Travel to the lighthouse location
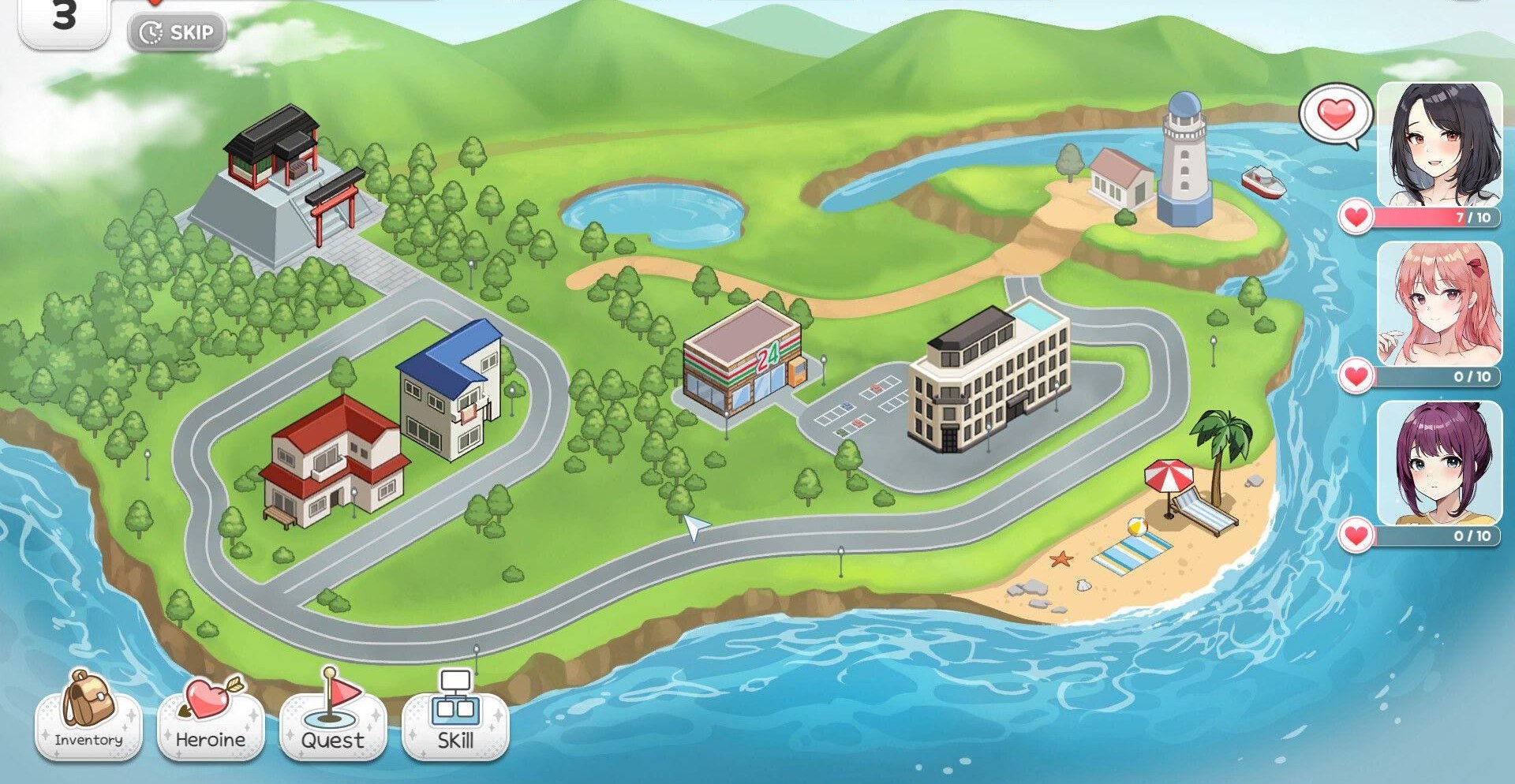 tap(1184, 163)
